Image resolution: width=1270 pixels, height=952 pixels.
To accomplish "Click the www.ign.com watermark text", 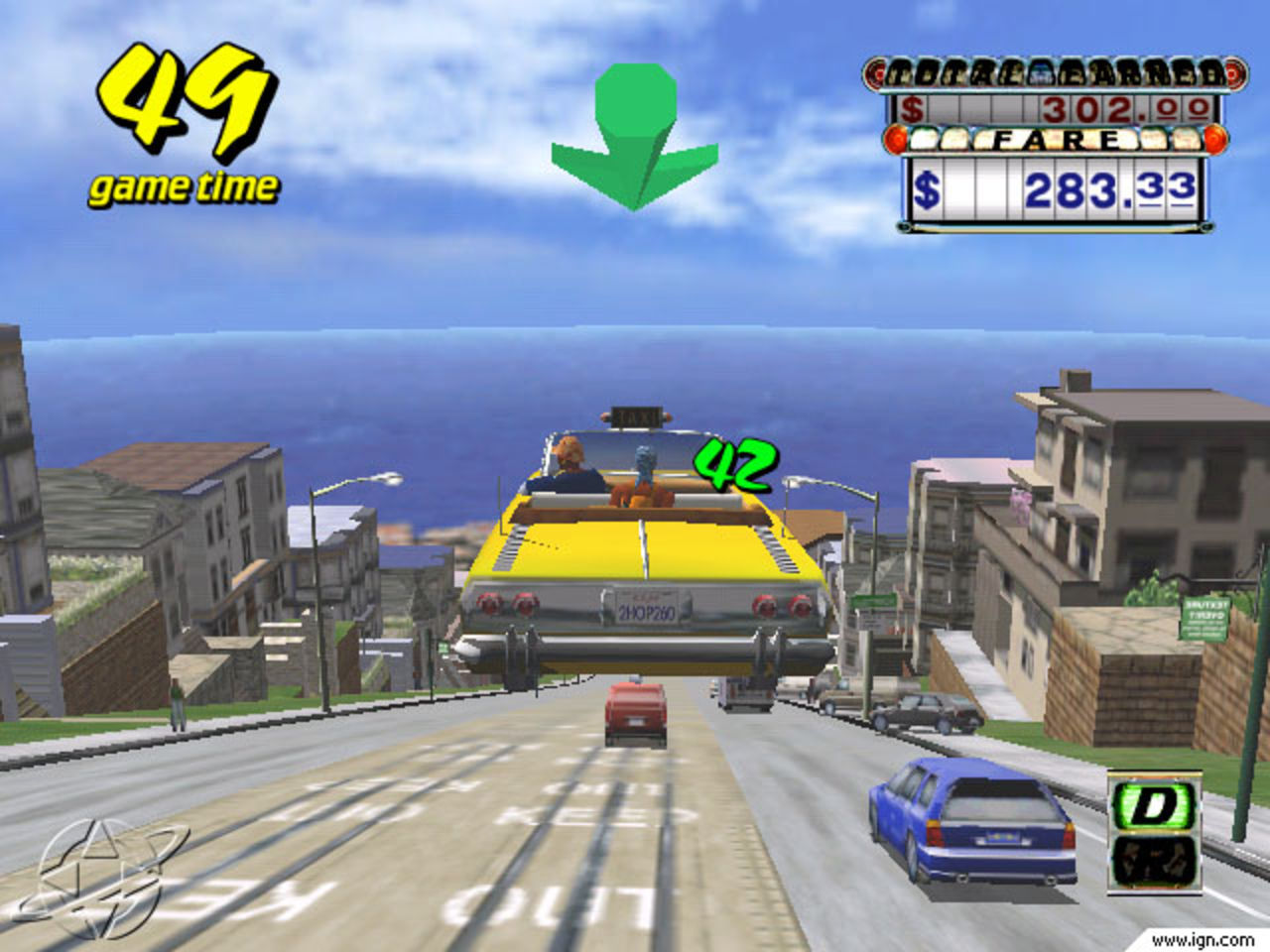I will pos(1204,940).
